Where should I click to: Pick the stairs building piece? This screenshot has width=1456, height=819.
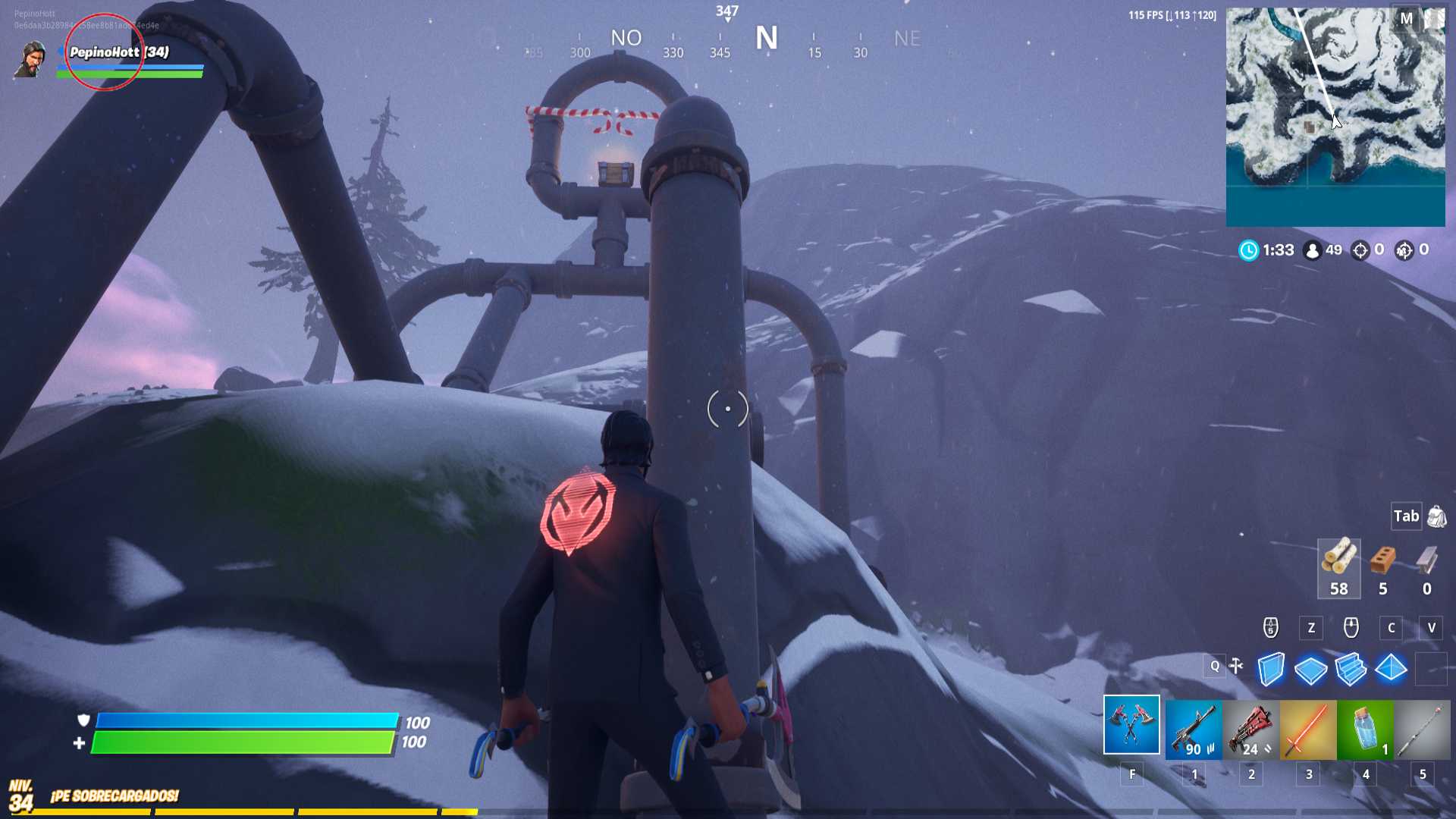point(1351,669)
